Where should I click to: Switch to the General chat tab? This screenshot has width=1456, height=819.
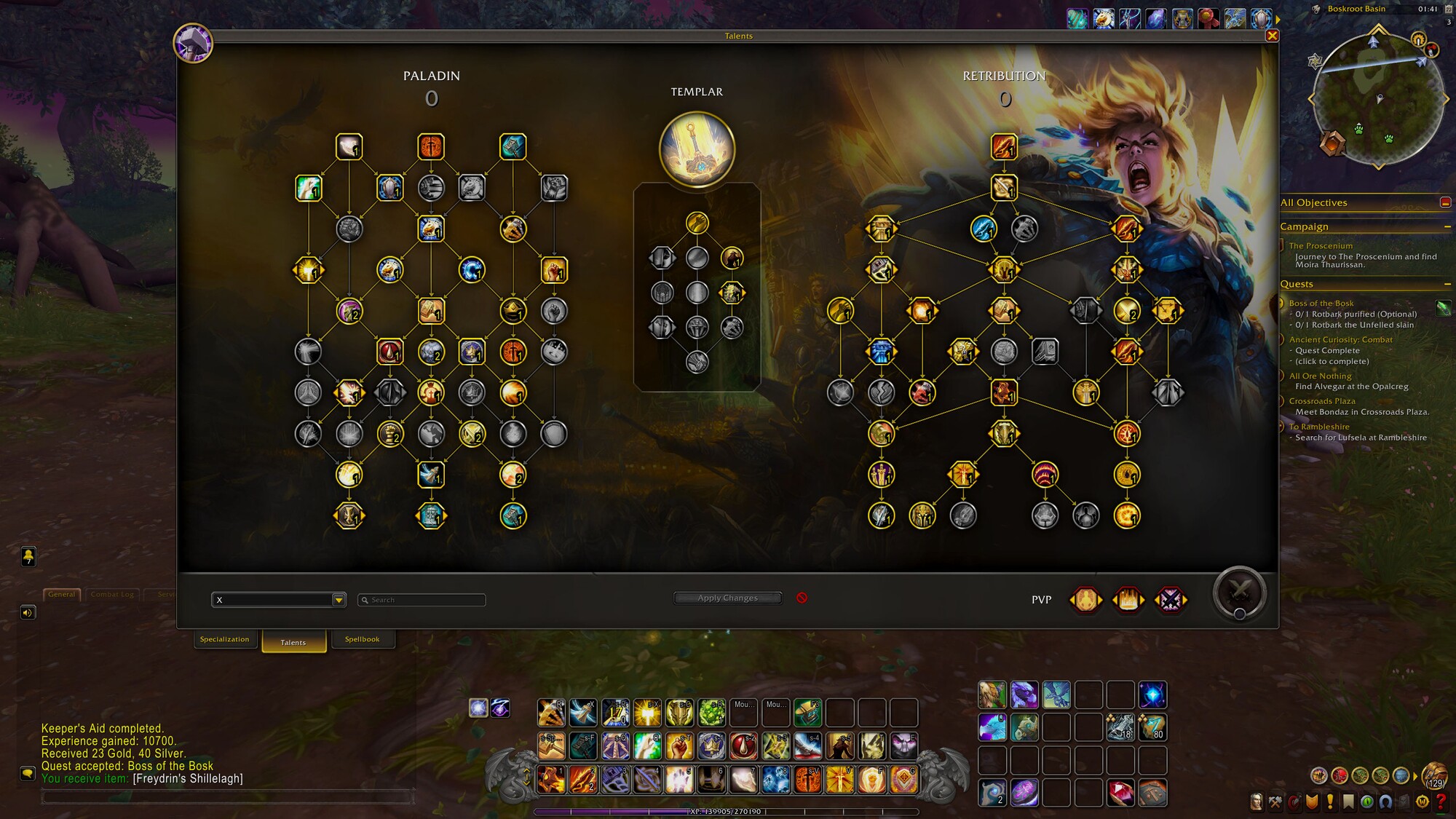click(62, 594)
